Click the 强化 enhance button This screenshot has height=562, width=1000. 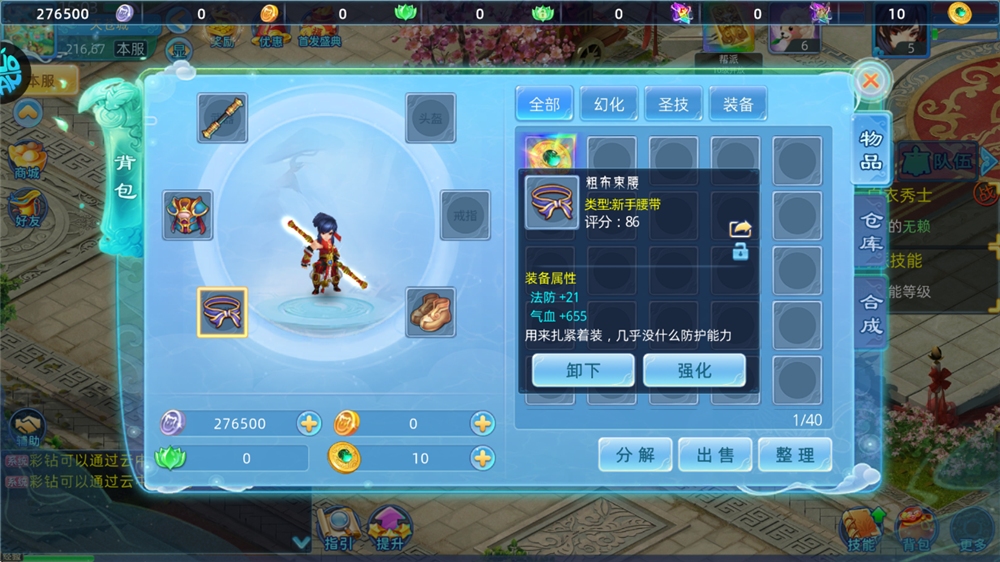click(694, 370)
